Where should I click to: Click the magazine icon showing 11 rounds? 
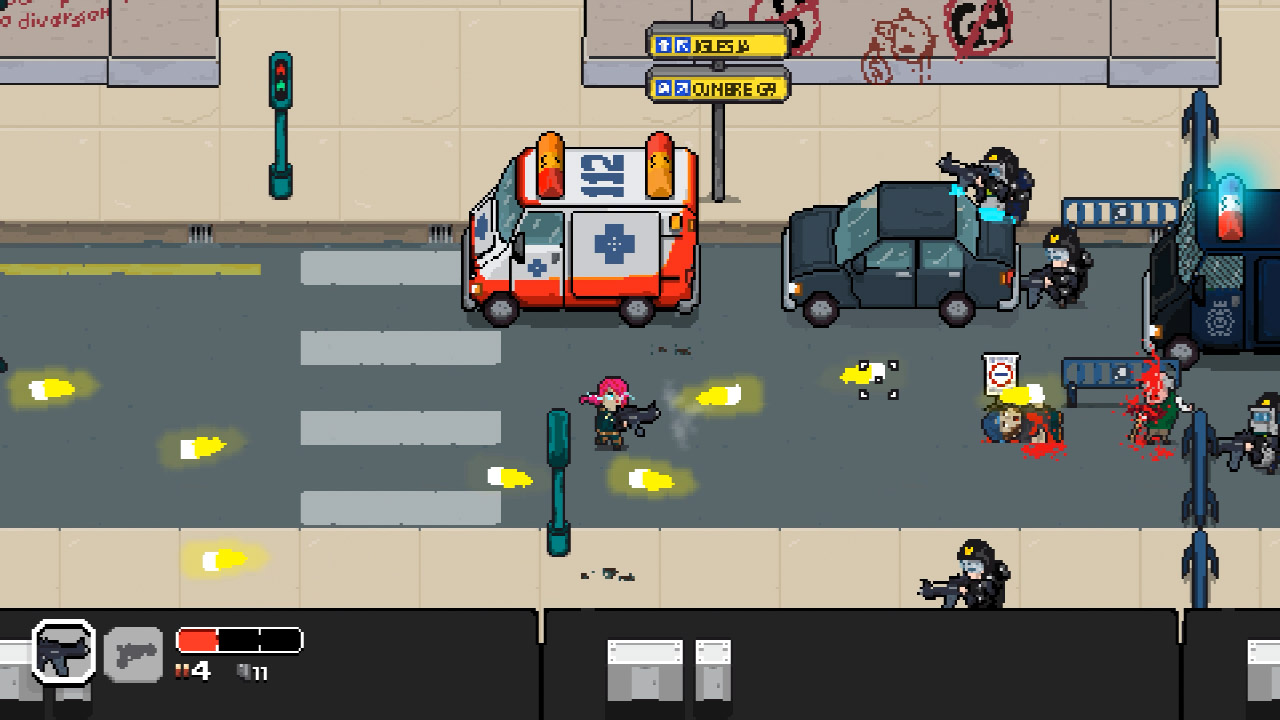point(243,671)
